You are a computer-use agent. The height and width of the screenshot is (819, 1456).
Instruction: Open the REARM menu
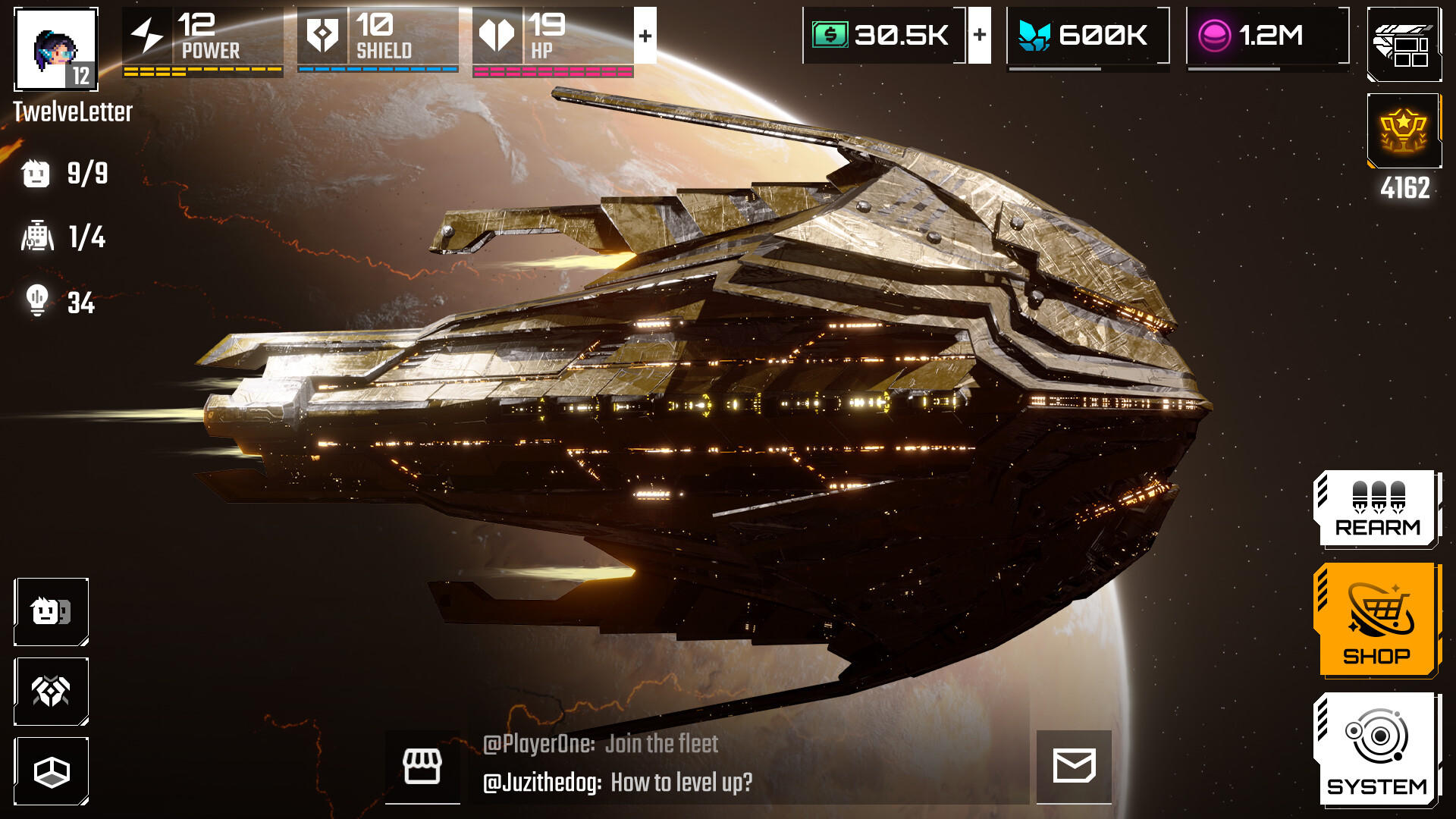[x=1377, y=509]
